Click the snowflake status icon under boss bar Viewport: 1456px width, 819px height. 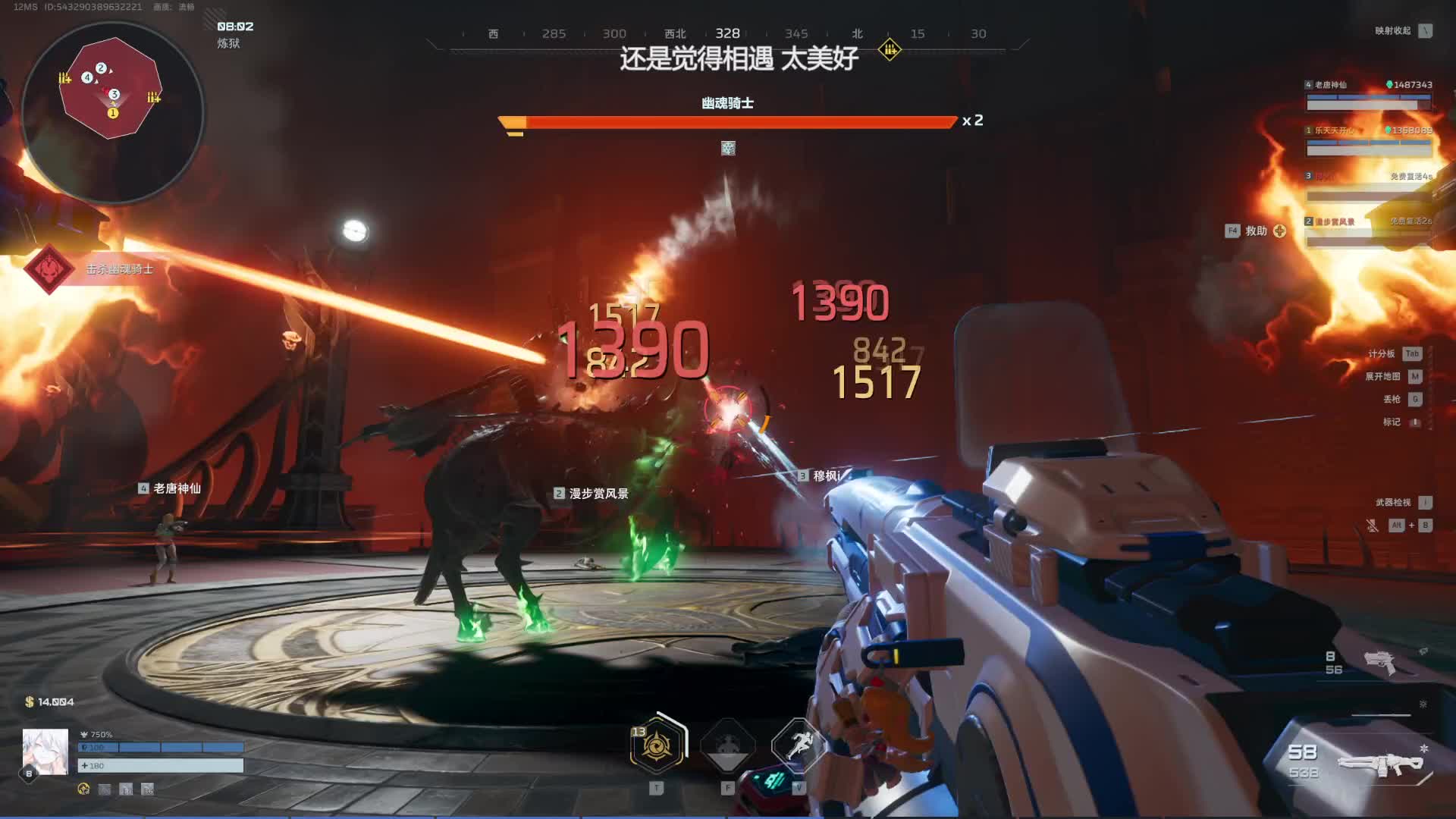pyautogui.click(x=728, y=149)
